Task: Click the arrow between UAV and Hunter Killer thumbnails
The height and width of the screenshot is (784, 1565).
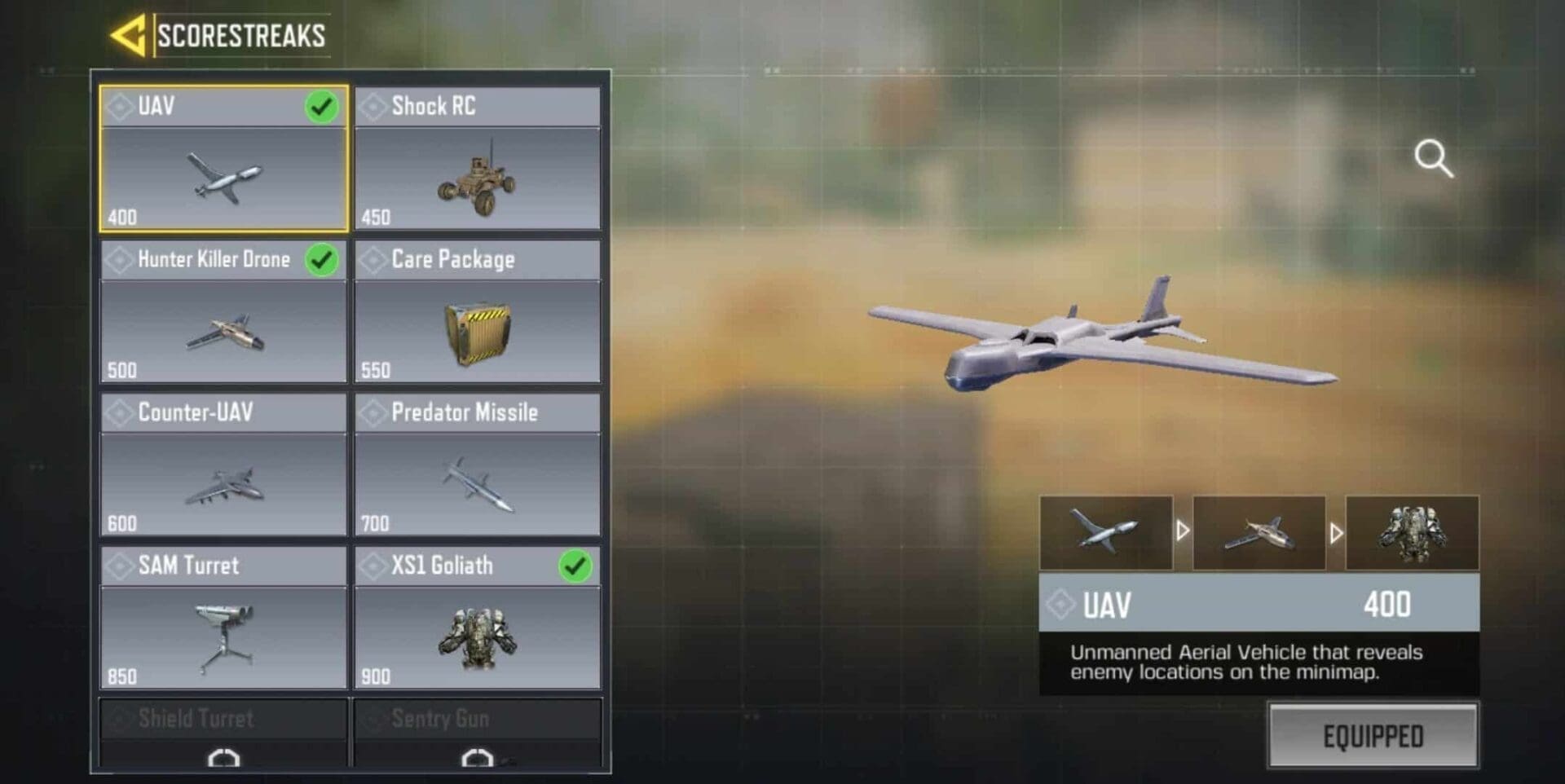Action: [1181, 532]
